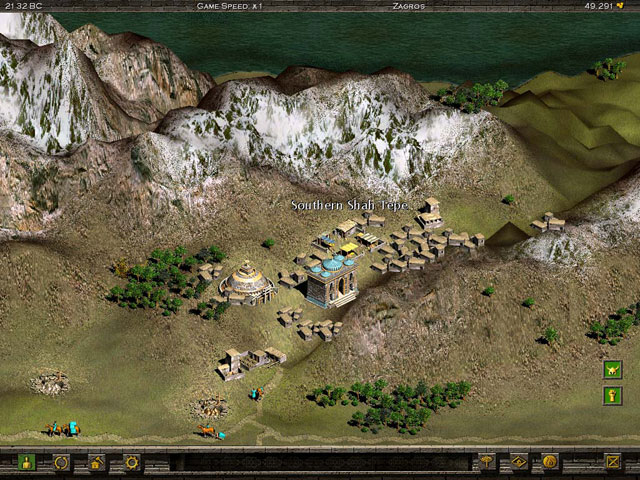Image resolution: width=640 pixels, height=480 pixels.
Task: Select the round flame icon
Action: pos(549,462)
